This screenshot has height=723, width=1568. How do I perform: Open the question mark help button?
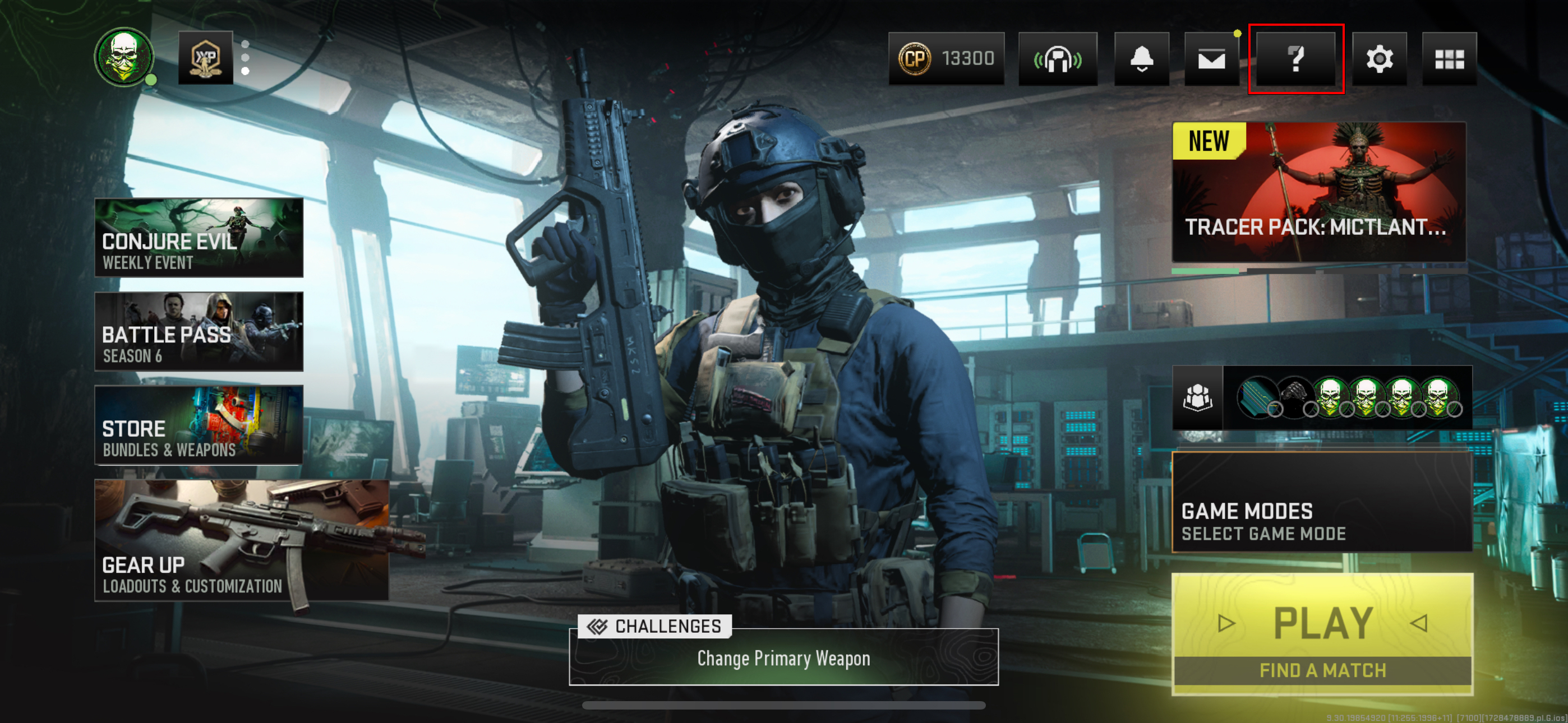pyautogui.click(x=1296, y=58)
